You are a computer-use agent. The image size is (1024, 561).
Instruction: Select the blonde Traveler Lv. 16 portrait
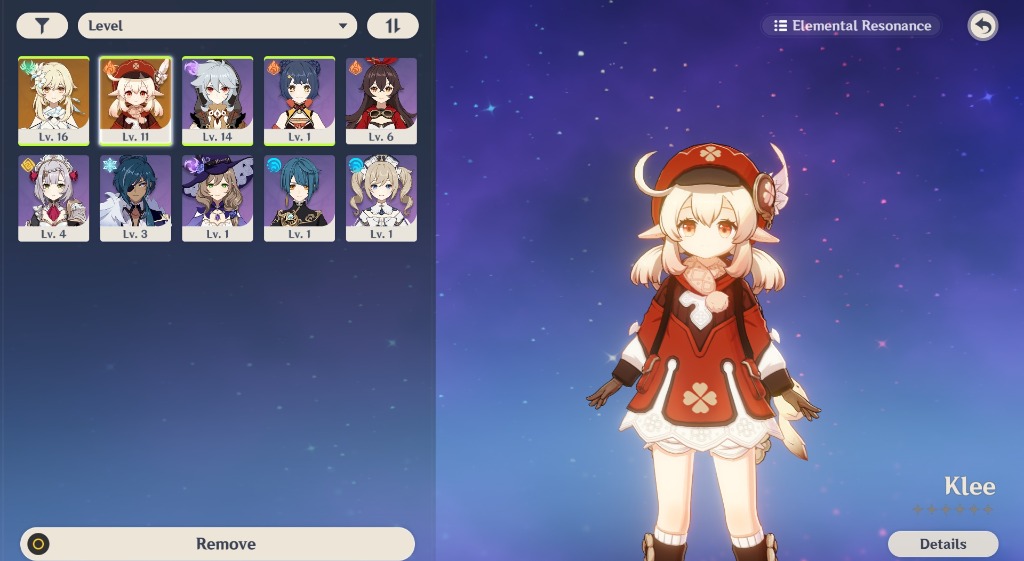tap(54, 100)
